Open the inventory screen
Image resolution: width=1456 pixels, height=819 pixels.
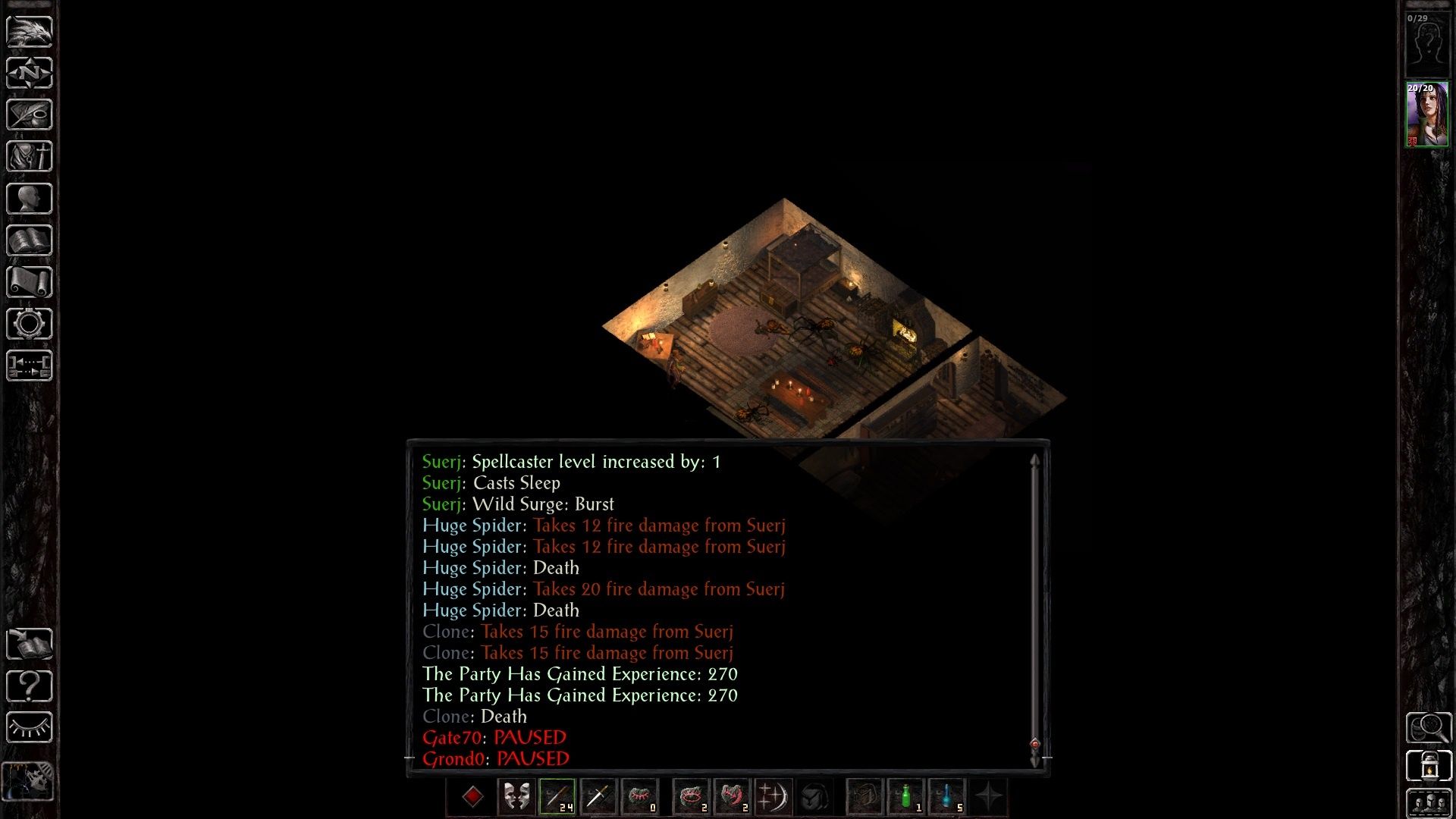28,155
